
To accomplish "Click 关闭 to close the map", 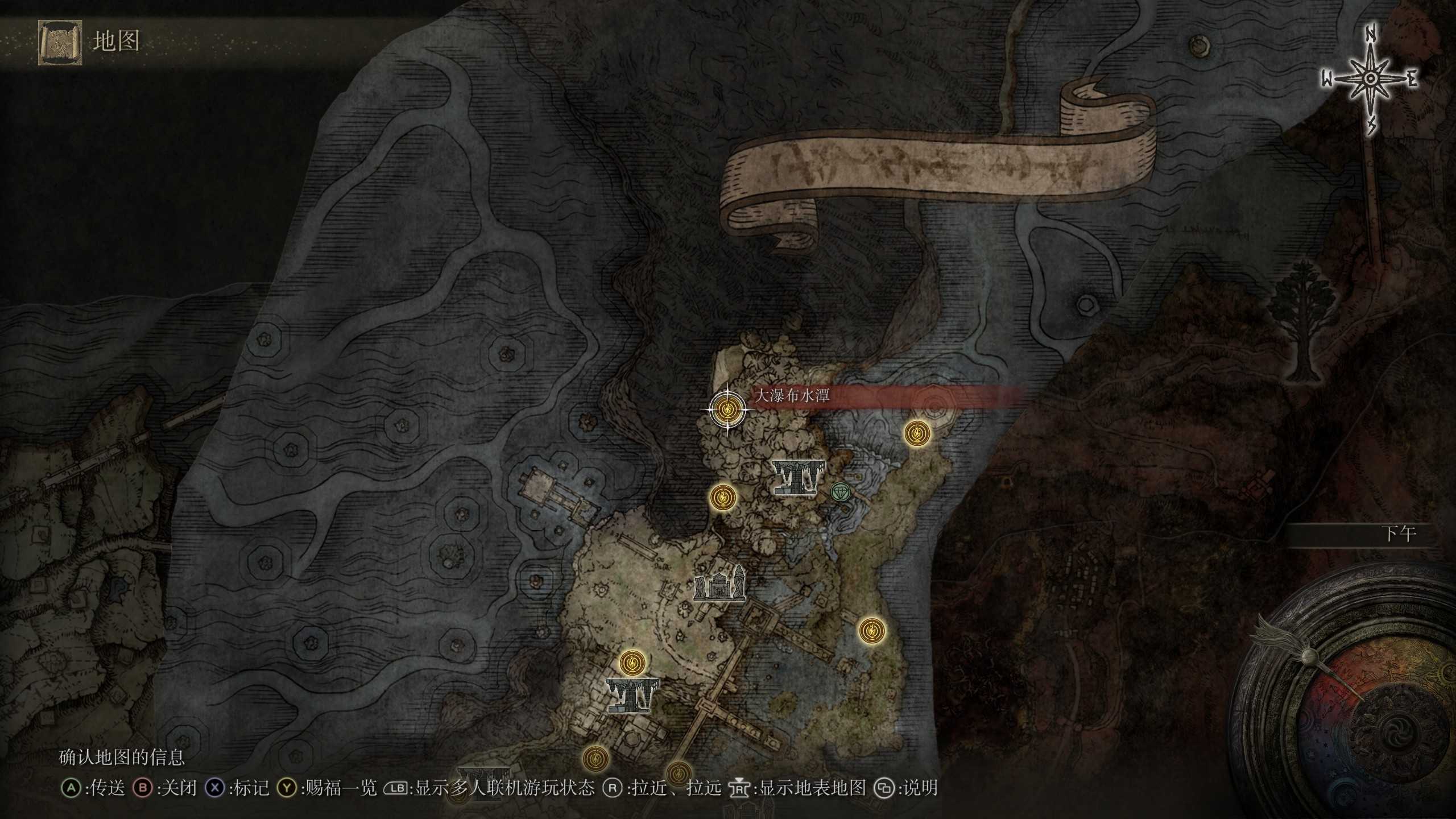I will (177, 788).
